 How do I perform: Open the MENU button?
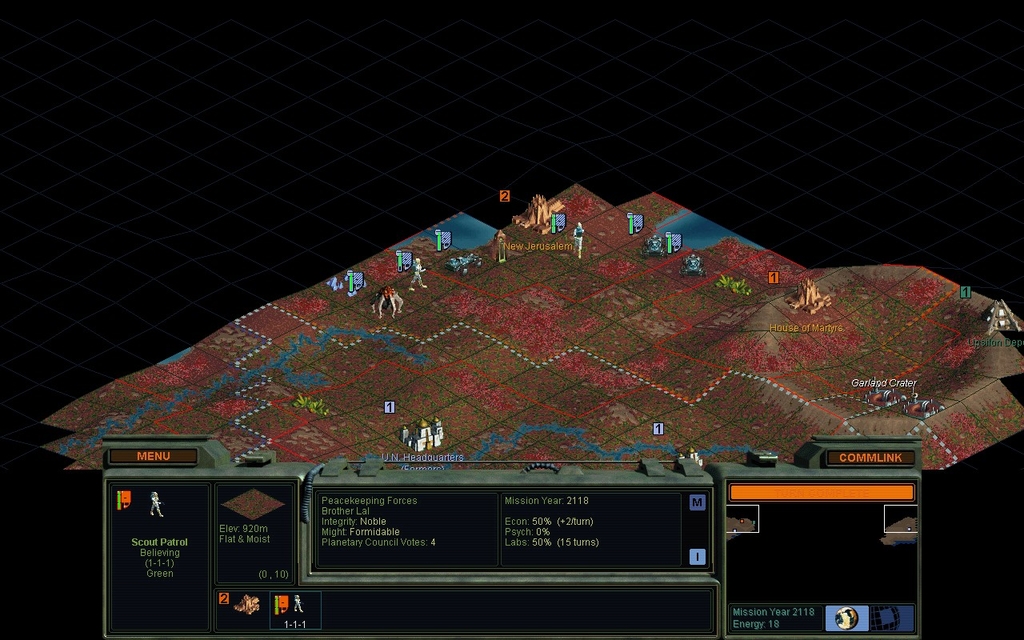[x=153, y=457]
